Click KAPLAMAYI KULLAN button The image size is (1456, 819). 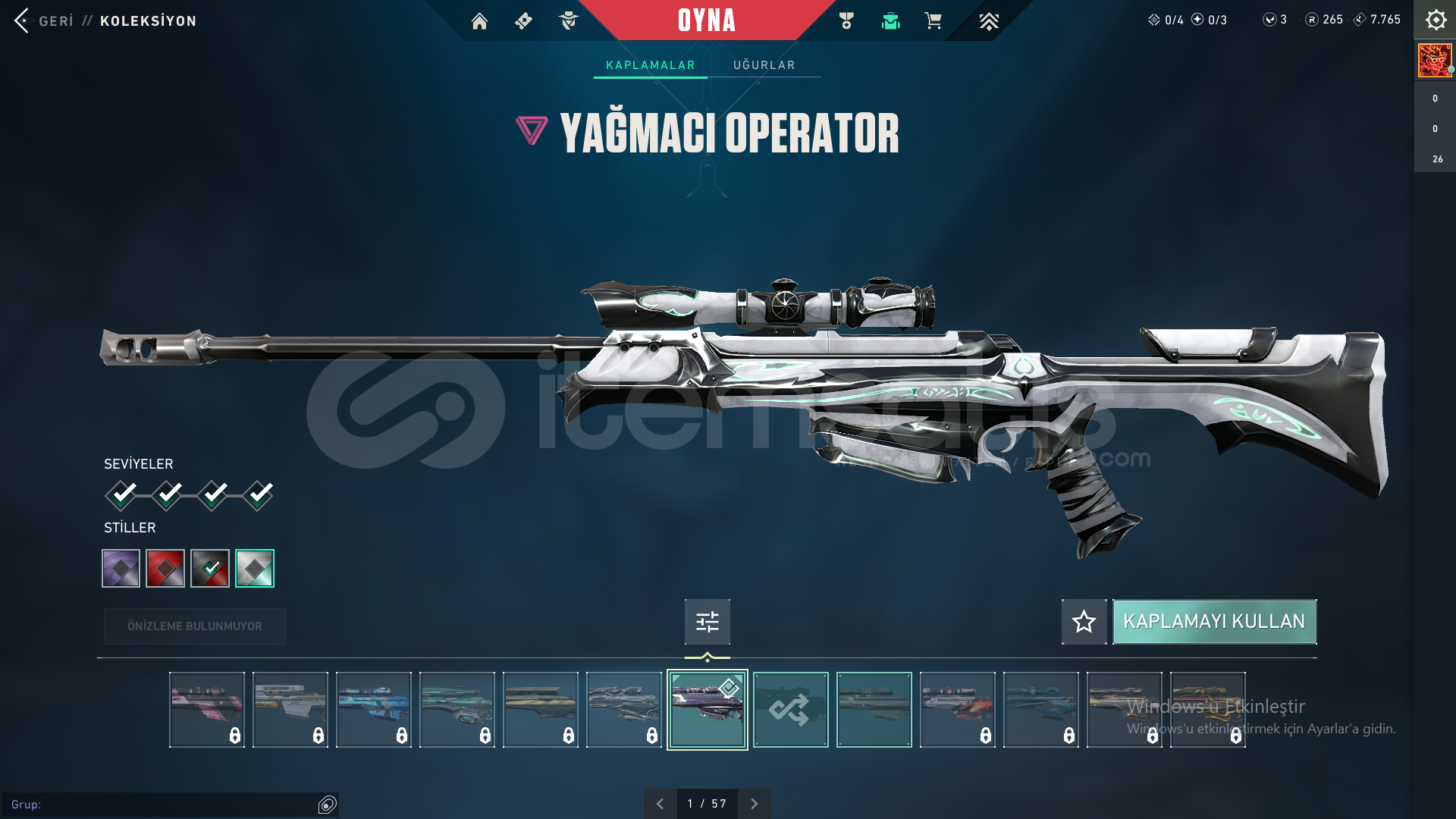tap(1214, 622)
